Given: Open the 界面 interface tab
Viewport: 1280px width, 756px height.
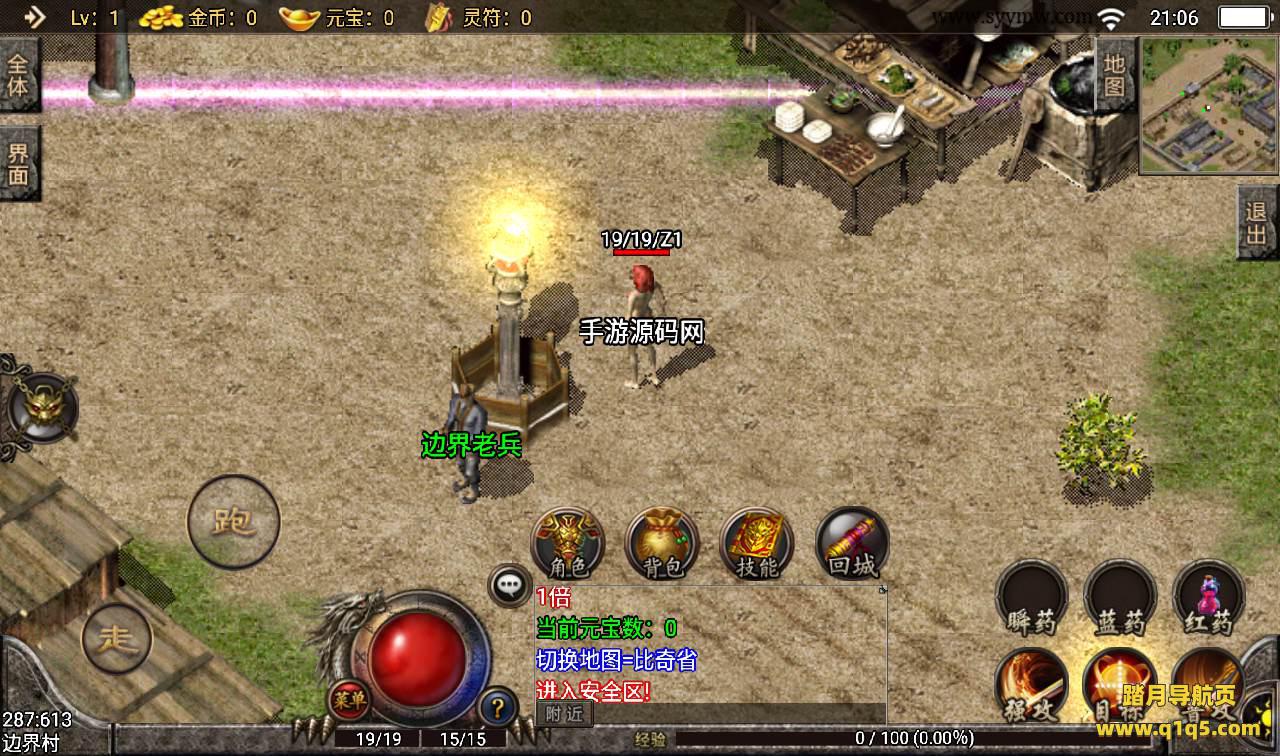Looking at the screenshot, I should coord(19,164).
